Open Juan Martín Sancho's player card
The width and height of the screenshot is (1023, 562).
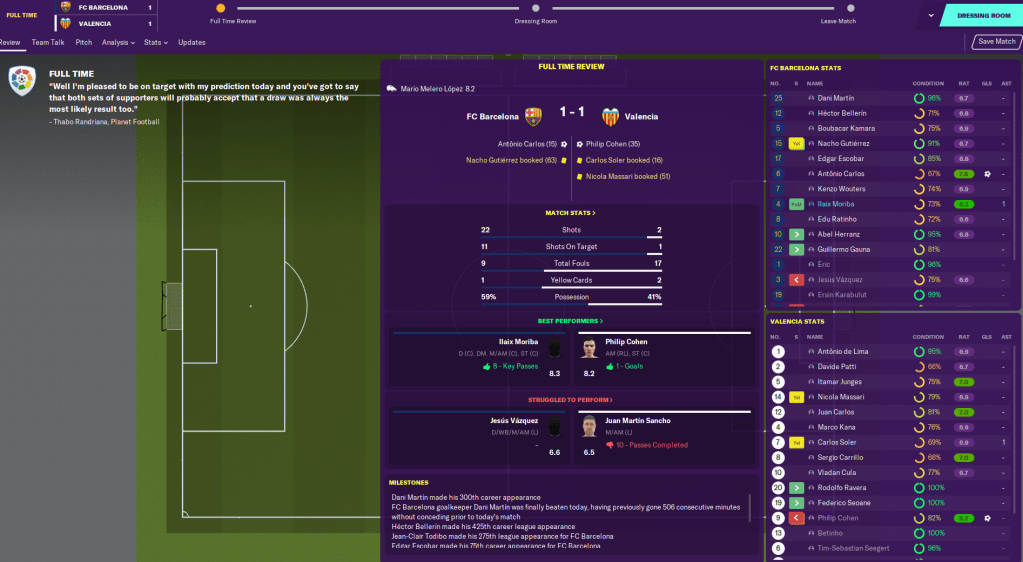pos(663,436)
